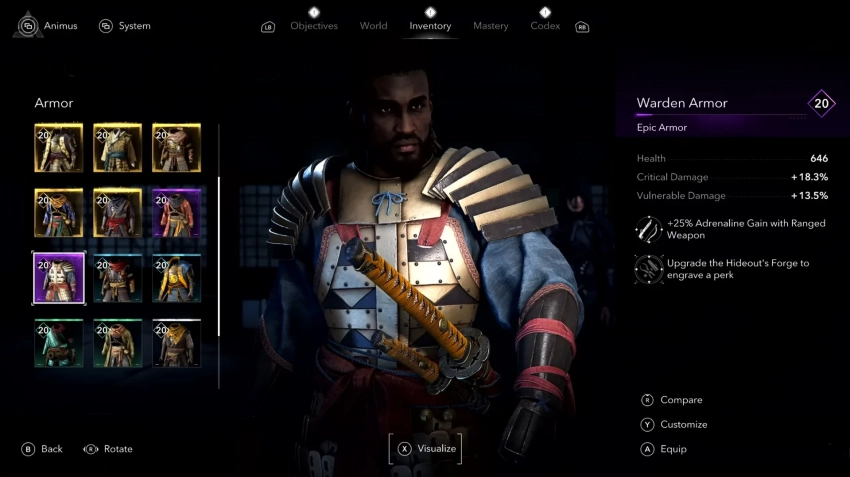Equip the Warden Armor

pyautogui.click(x=673, y=449)
